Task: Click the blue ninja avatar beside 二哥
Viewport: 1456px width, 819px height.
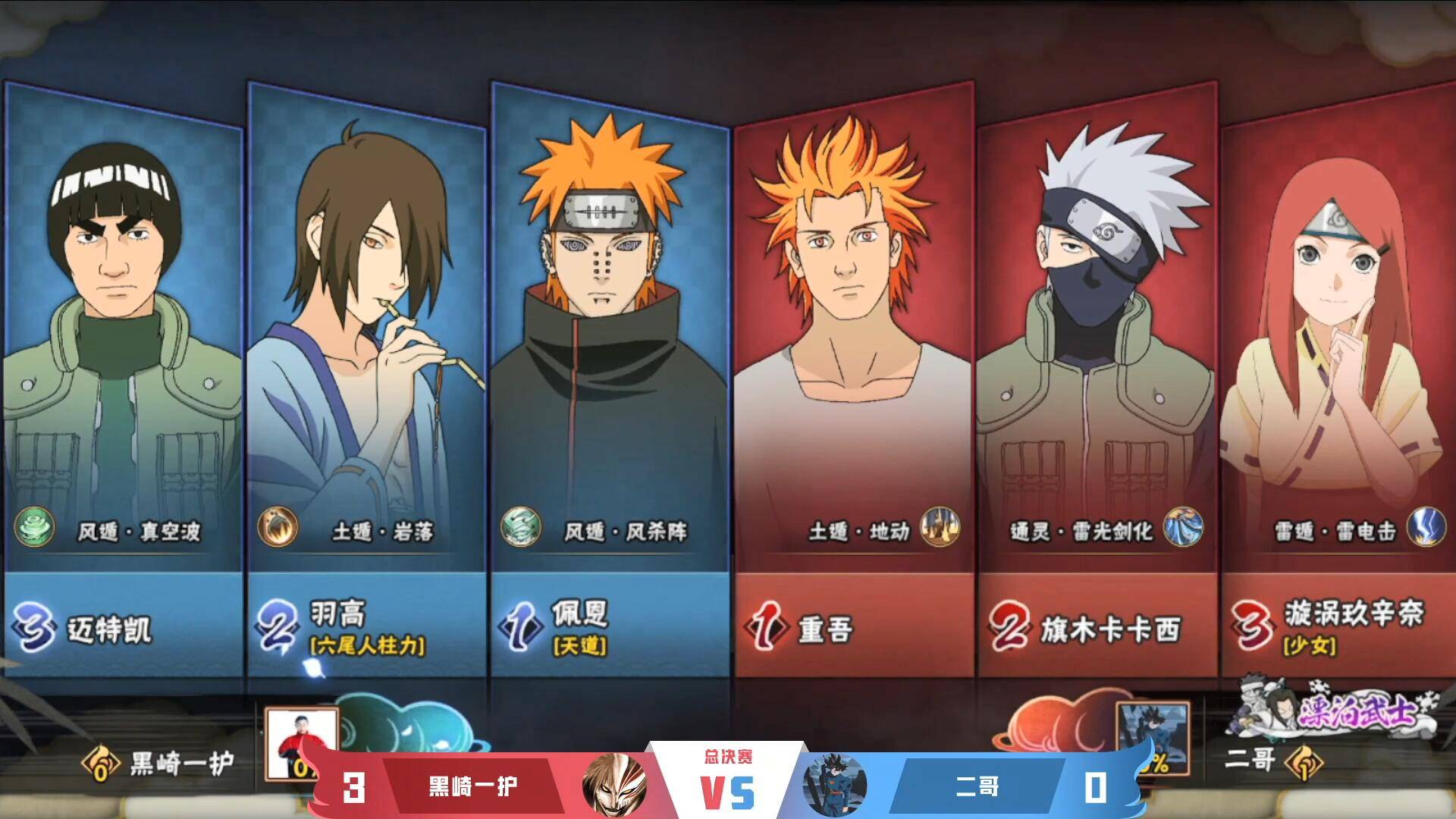Action: [x=836, y=786]
